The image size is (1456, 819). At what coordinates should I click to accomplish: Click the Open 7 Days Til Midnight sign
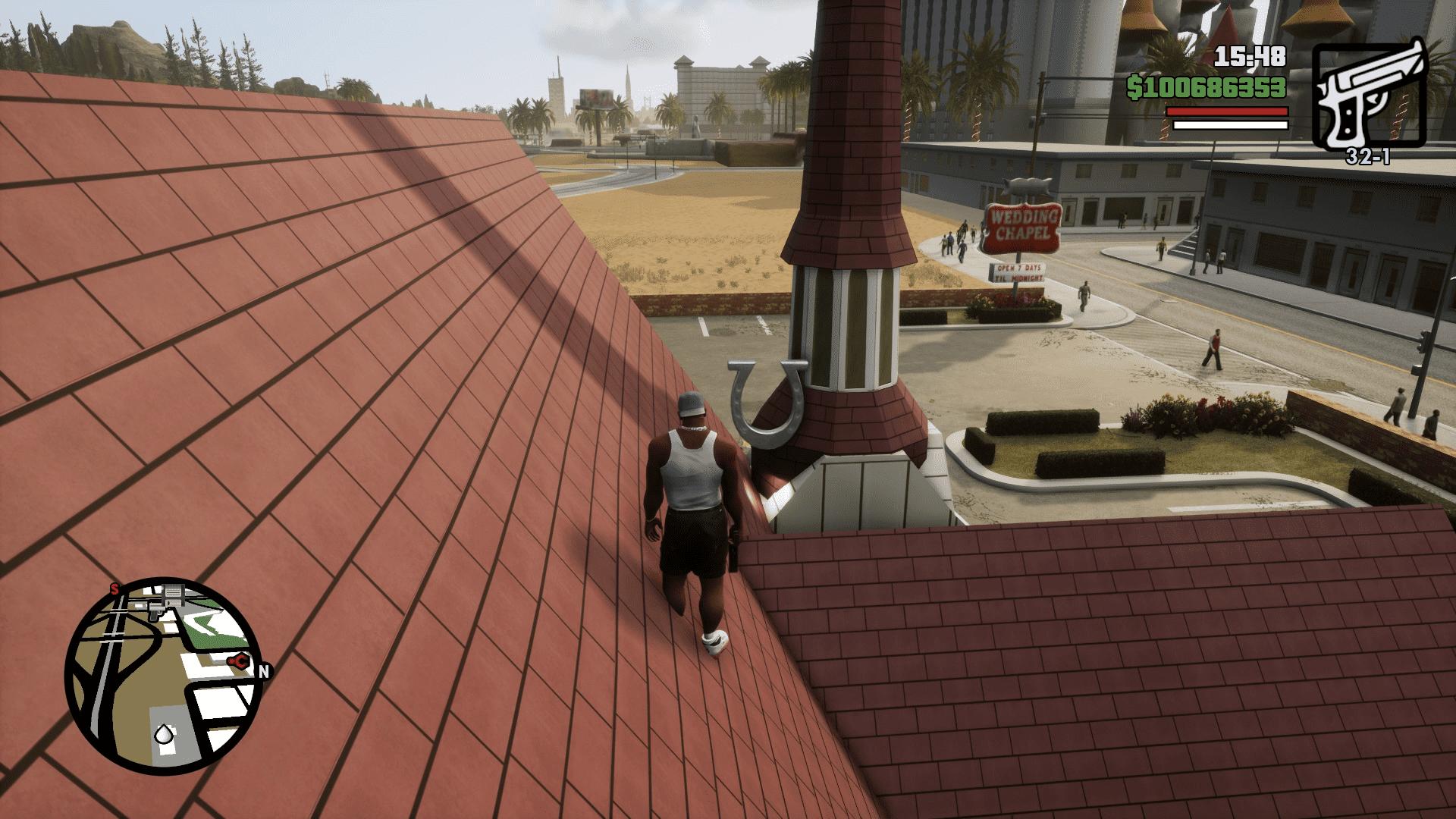pyautogui.click(x=1016, y=271)
